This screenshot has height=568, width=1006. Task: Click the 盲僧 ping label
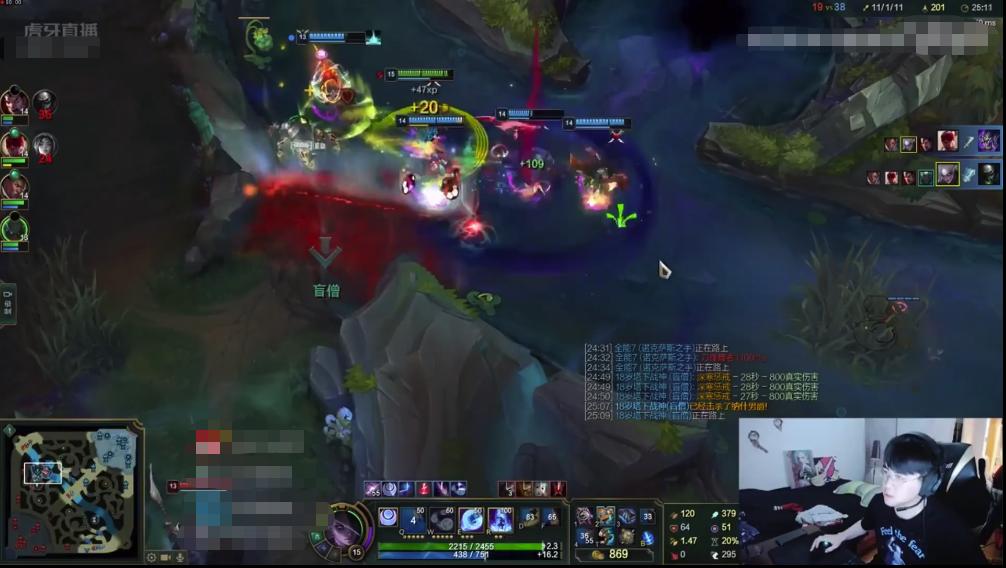coord(326,291)
